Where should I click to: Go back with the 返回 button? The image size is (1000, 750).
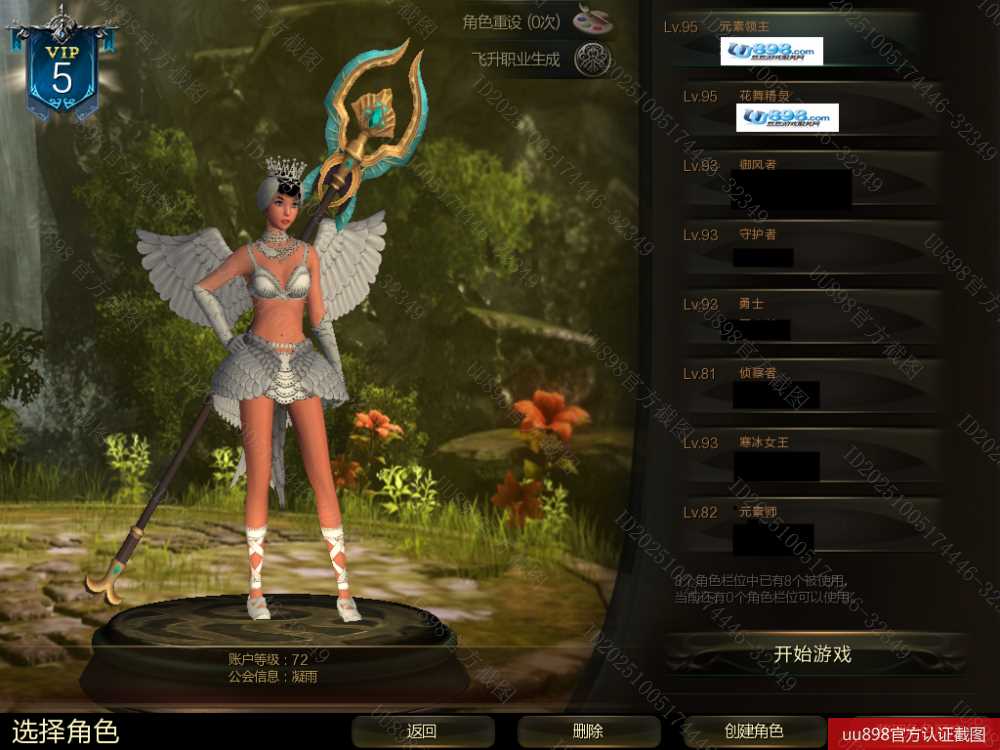pos(422,731)
